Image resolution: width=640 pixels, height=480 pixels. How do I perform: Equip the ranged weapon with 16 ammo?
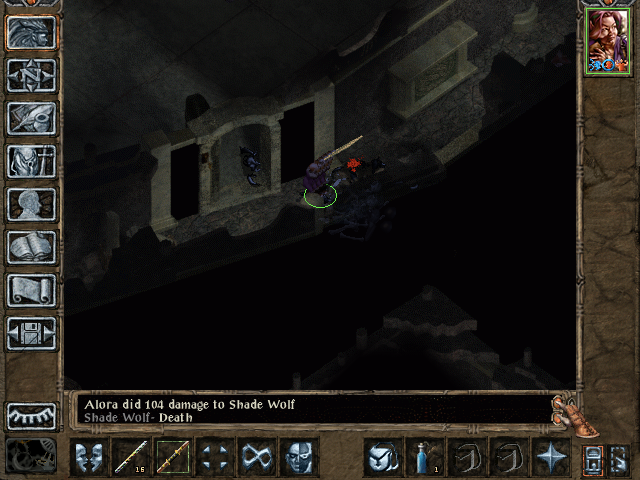click(131, 457)
